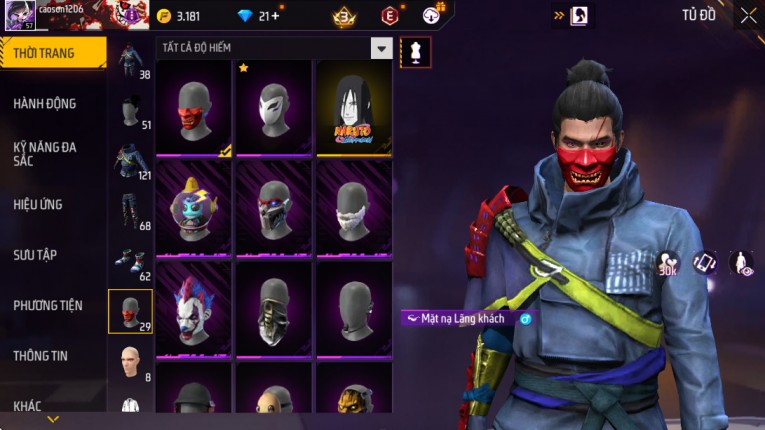Choose the Phương Tiện category
Screen dimensions: 765x430
click(x=47, y=305)
